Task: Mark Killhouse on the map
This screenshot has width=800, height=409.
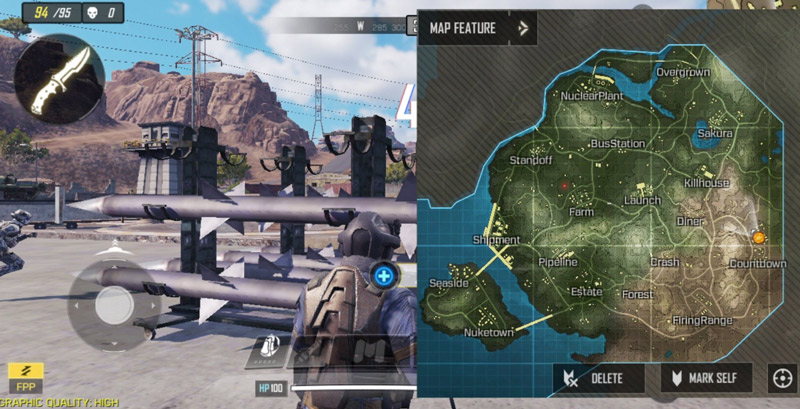Action: coord(706,183)
